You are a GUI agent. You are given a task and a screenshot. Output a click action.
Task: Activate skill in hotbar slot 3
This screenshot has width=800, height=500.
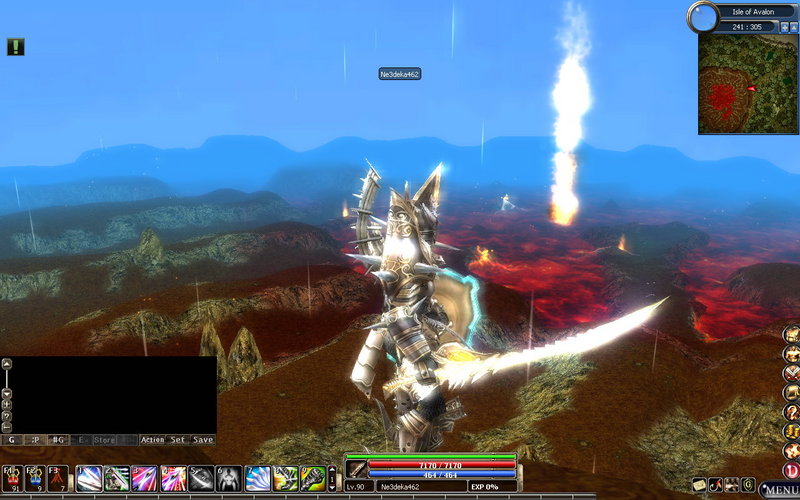click(x=145, y=478)
